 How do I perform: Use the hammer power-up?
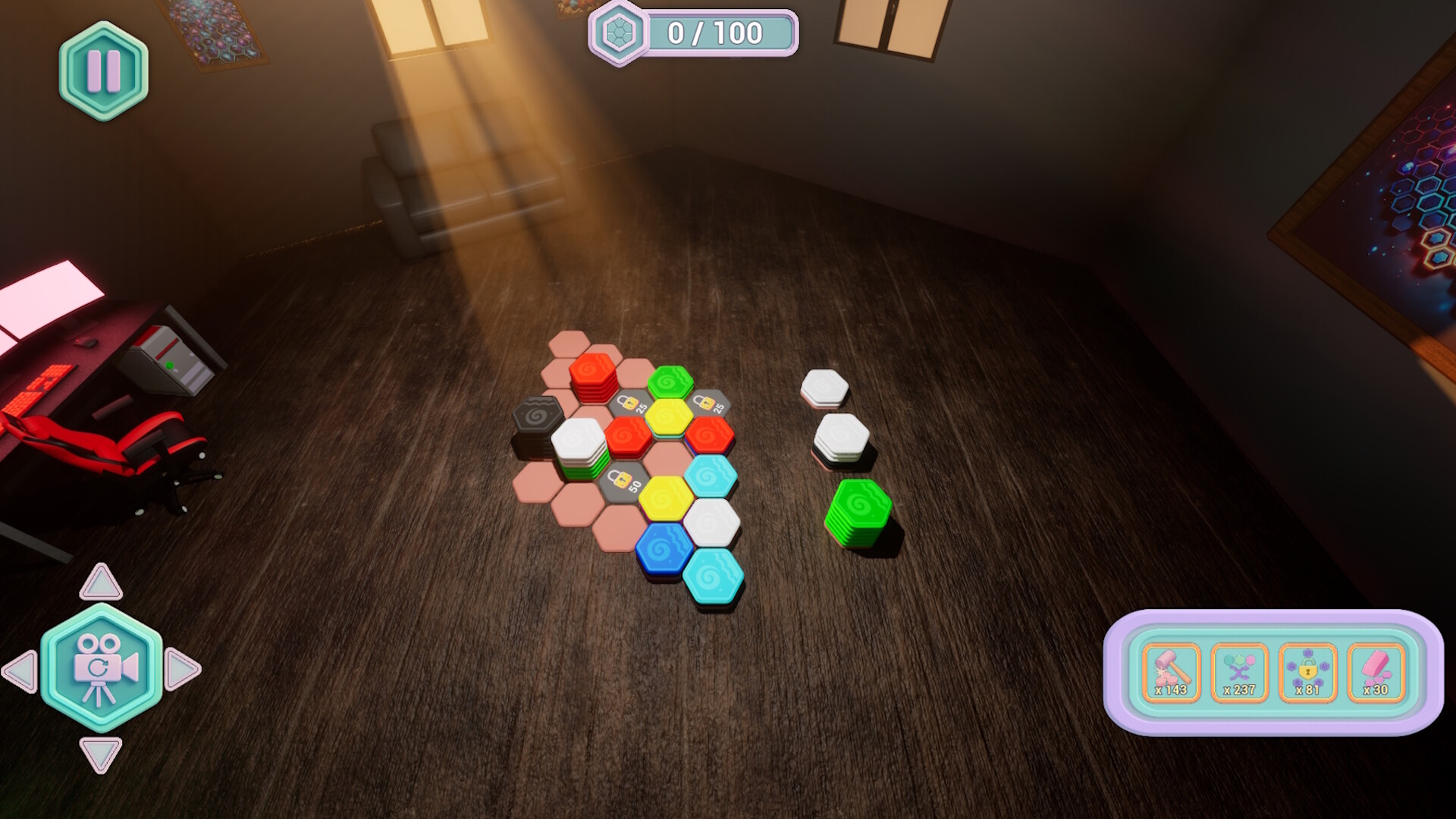click(1170, 673)
